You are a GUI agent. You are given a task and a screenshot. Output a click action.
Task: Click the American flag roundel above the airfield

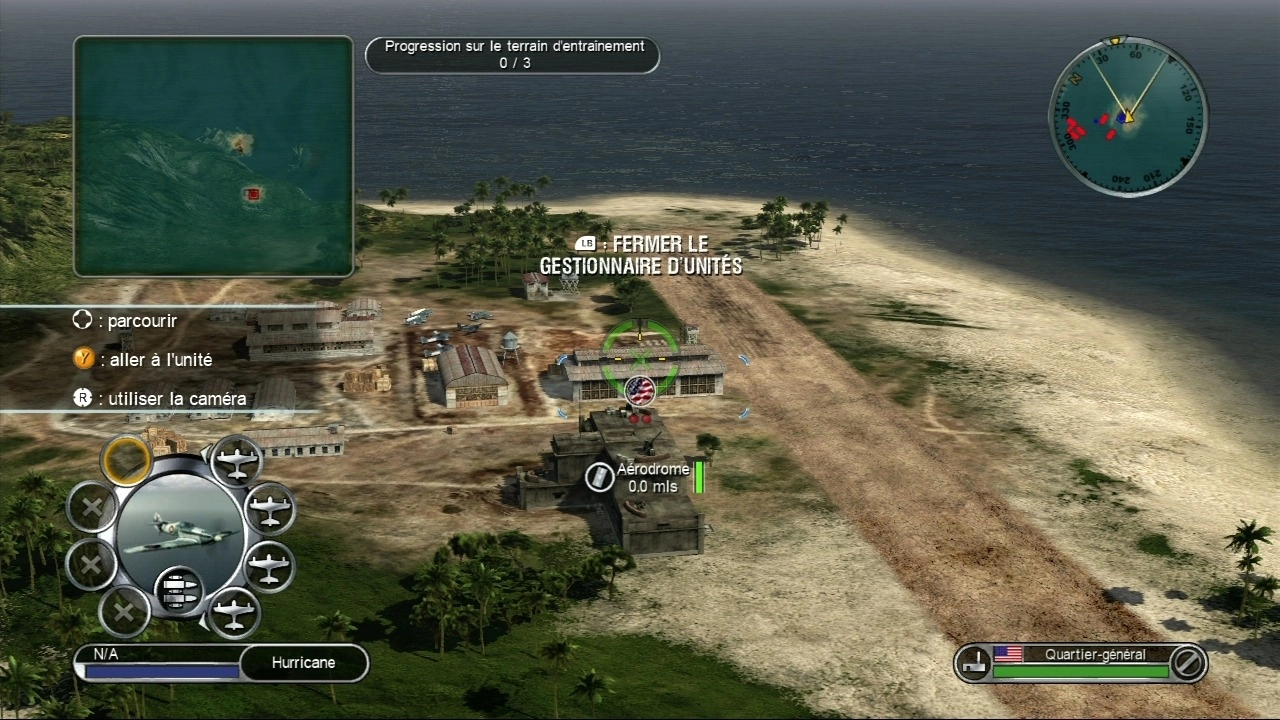(x=639, y=390)
